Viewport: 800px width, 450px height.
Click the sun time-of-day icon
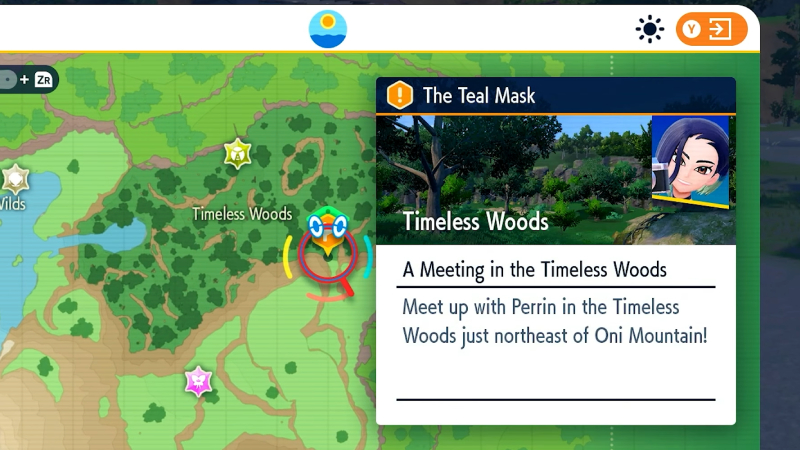(x=650, y=30)
